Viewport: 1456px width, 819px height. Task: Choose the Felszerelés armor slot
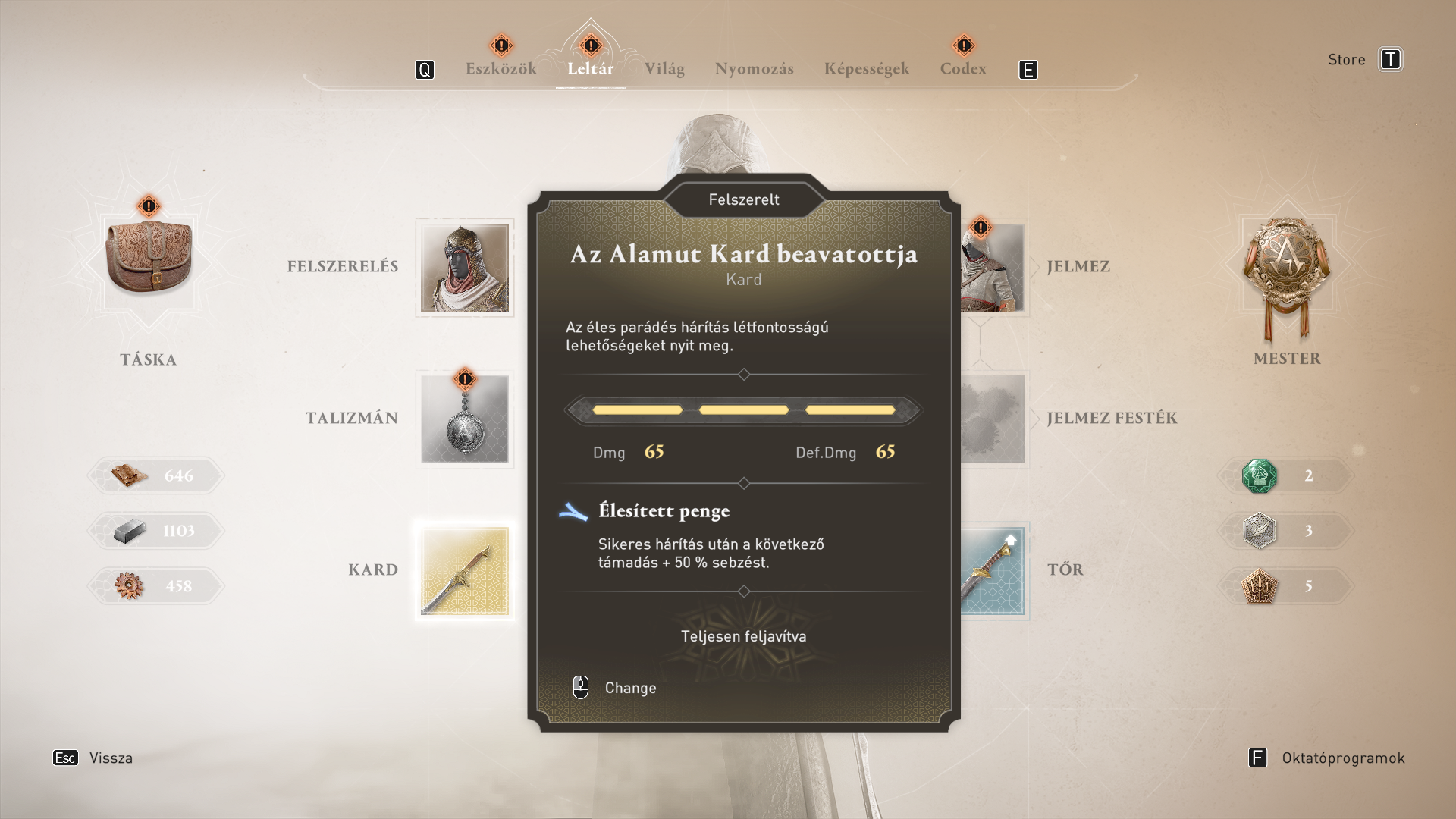coord(464,268)
